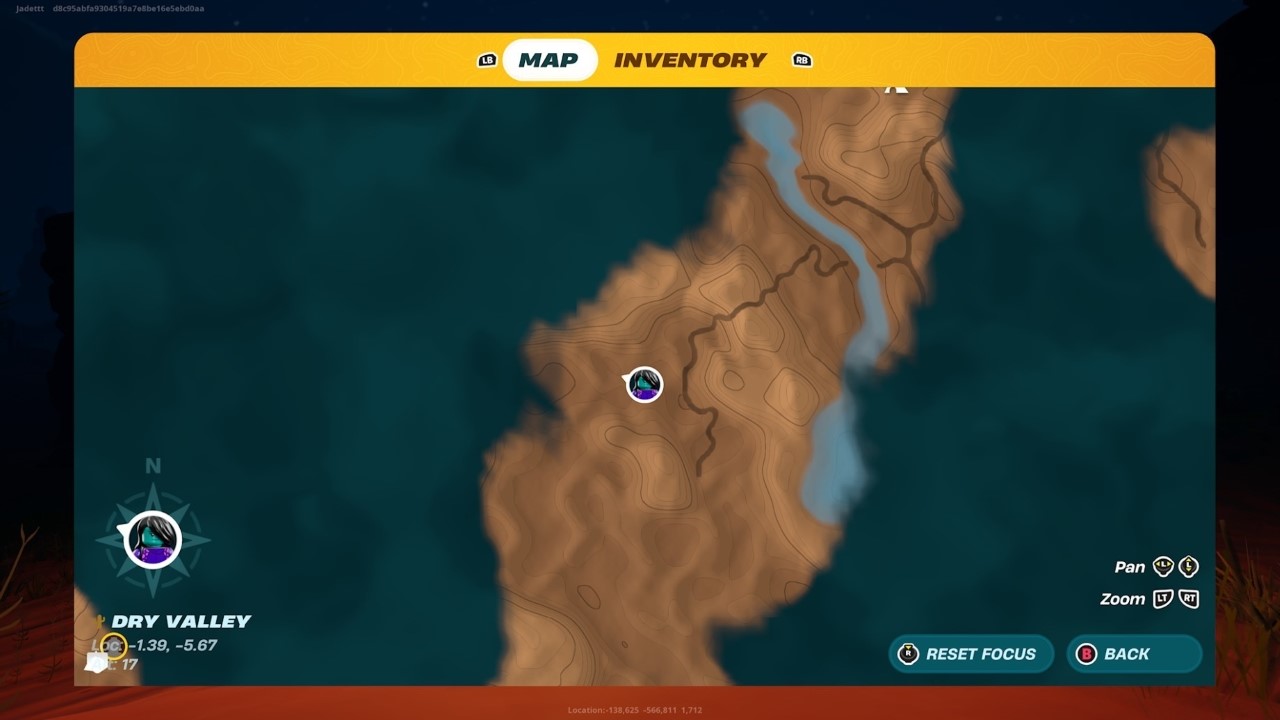
Task: Click the compass avatar portrait
Action: pyautogui.click(x=152, y=540)
